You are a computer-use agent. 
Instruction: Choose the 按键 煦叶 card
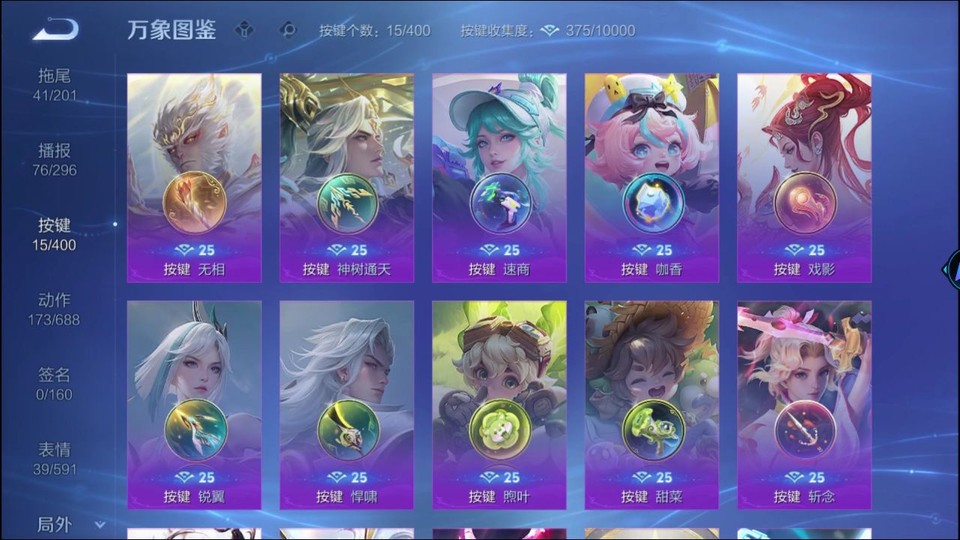[x=499, y=405]
